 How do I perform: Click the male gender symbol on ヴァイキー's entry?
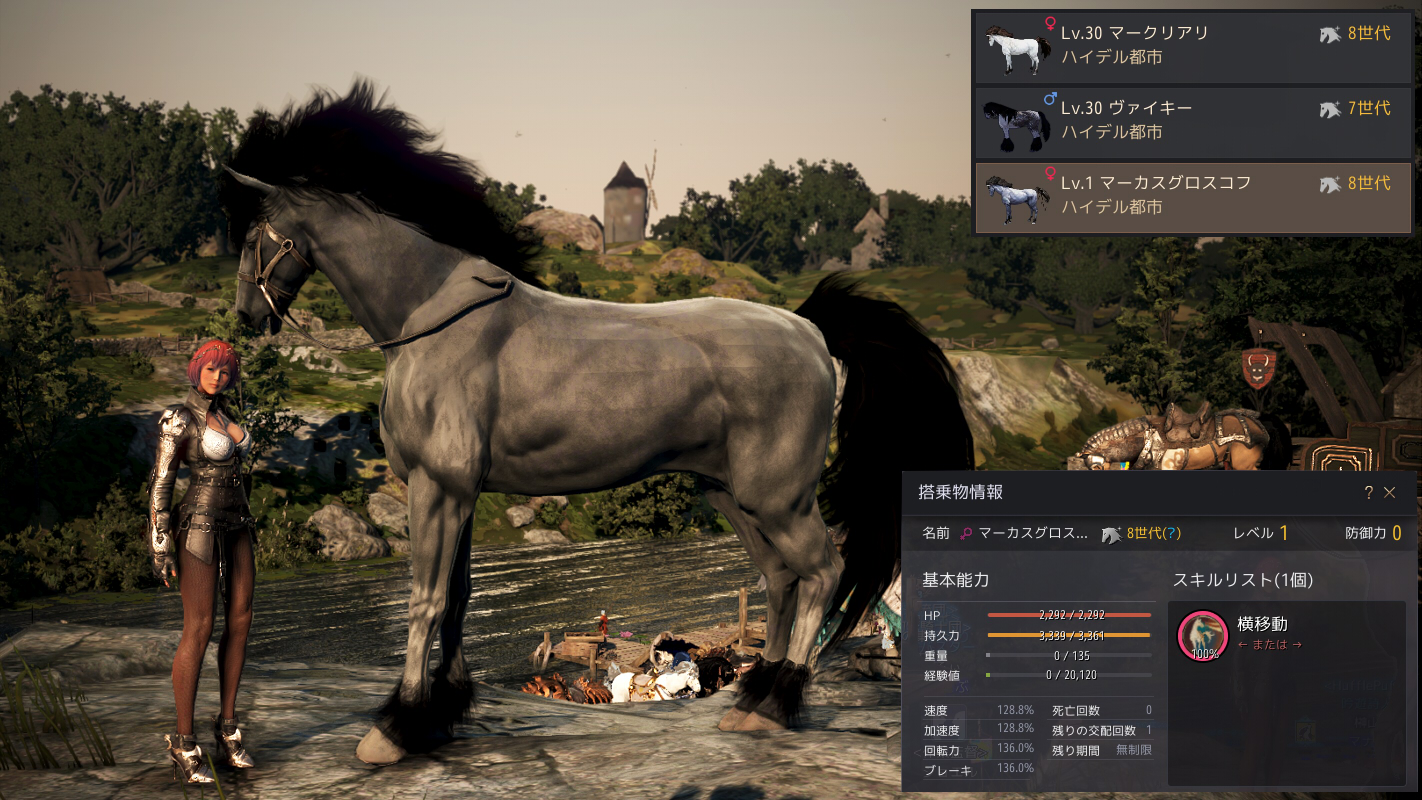pyautogui.click(x=1050, y=98)
